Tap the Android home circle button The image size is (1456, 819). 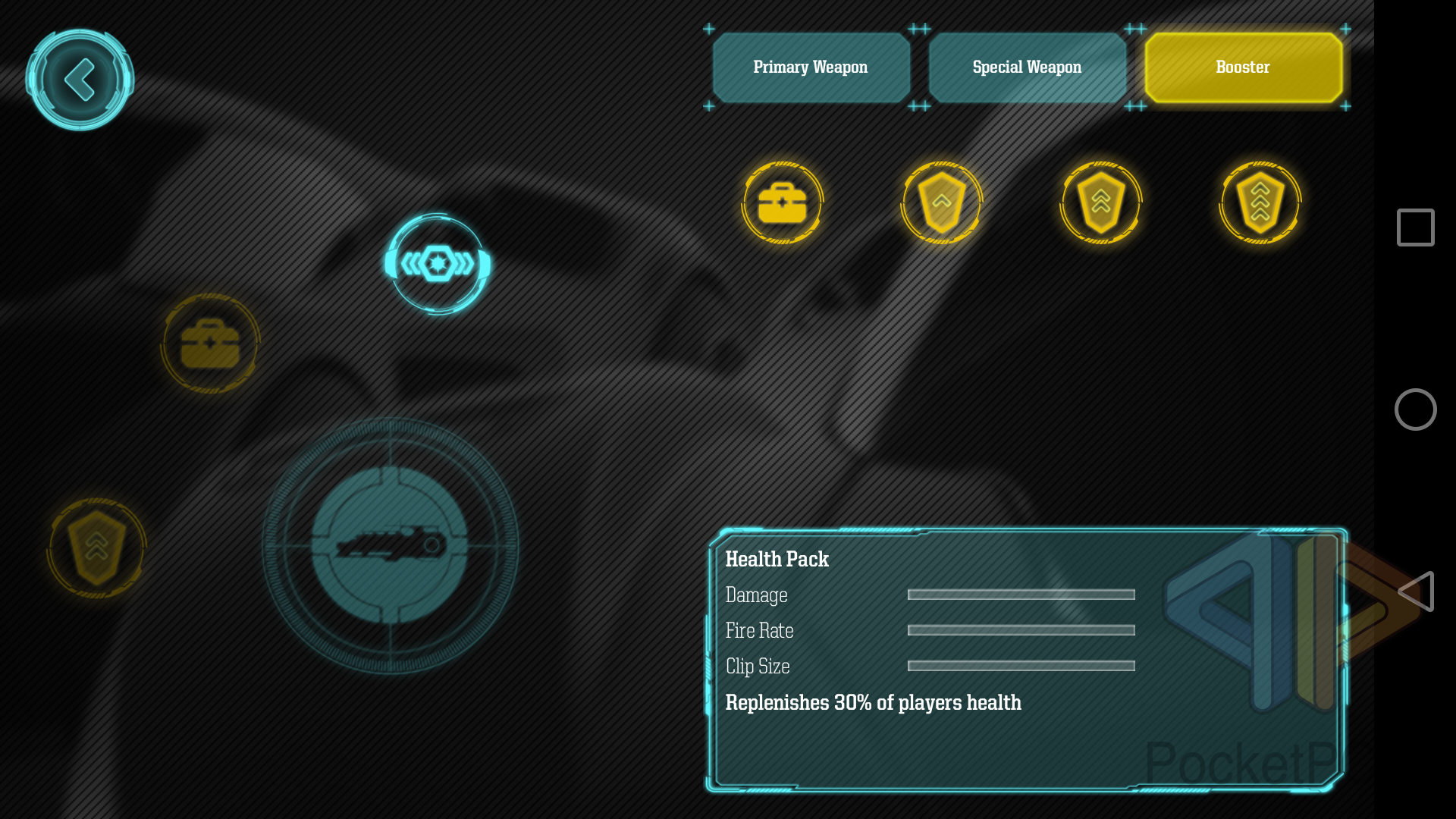pos(1415,409)
